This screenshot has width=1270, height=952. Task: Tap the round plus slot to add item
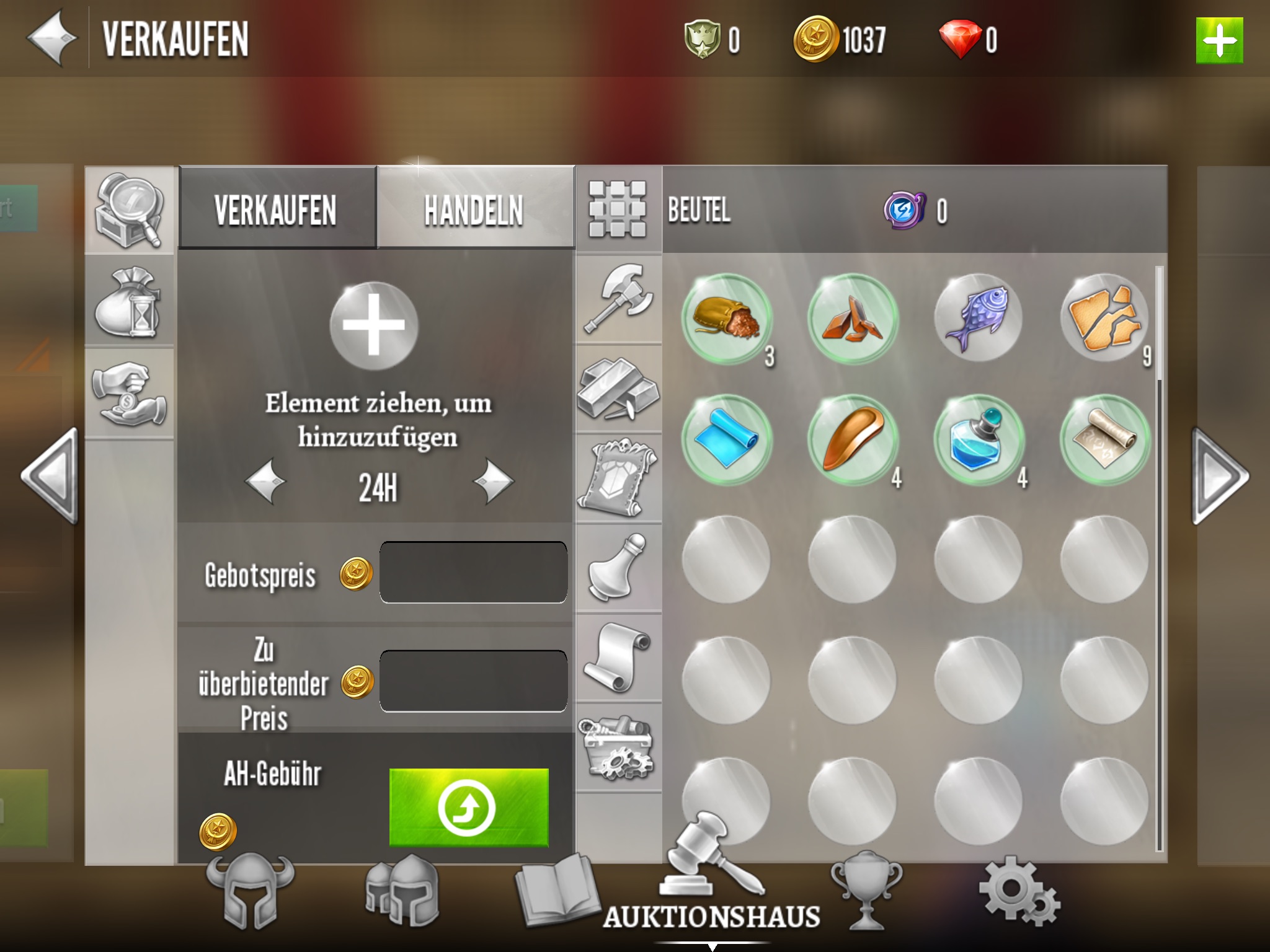373,326
